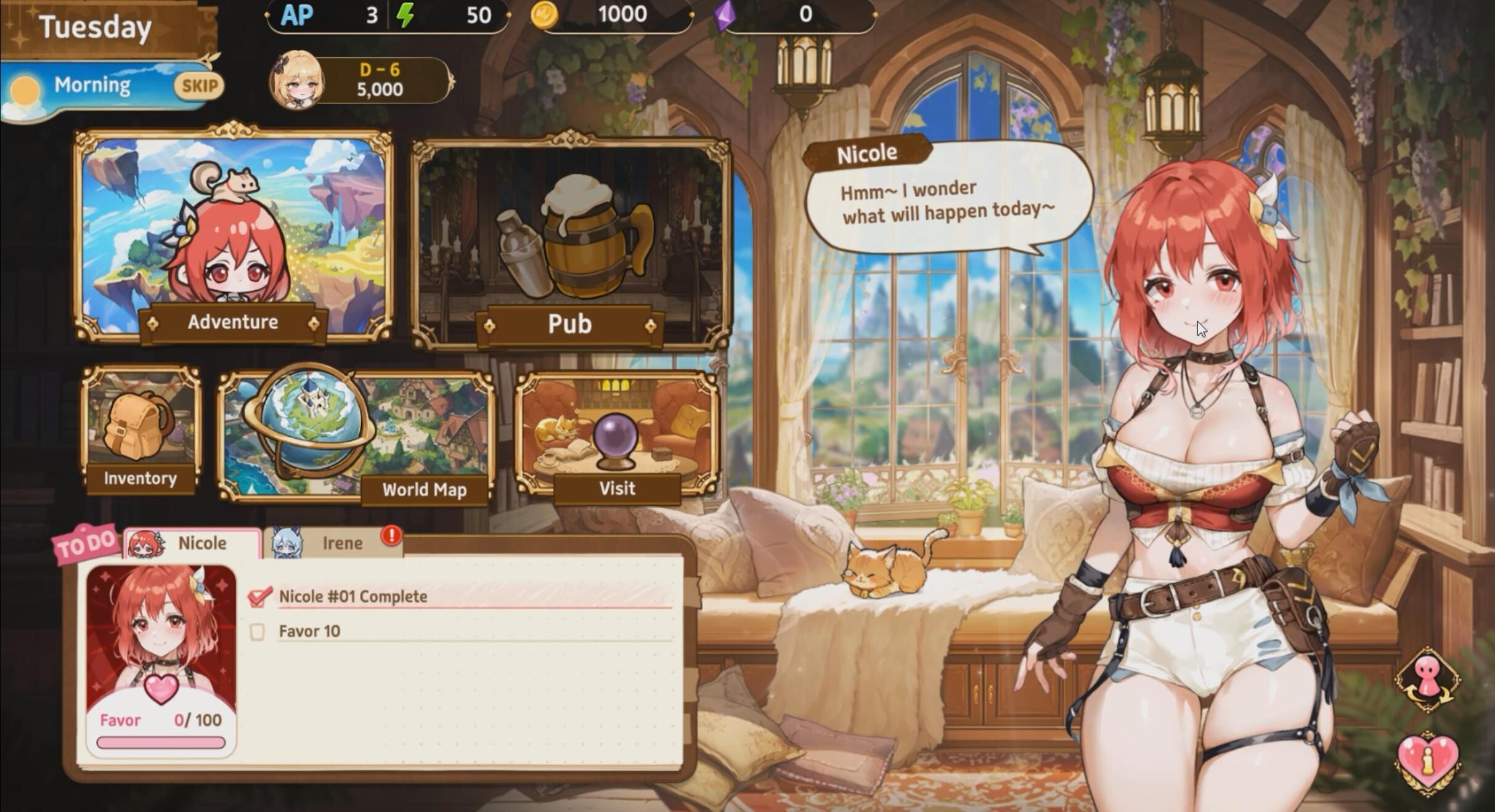1495x812 pixels.
Task: Select the Nicole #01 Complete entry
Action: coord(353,596)
